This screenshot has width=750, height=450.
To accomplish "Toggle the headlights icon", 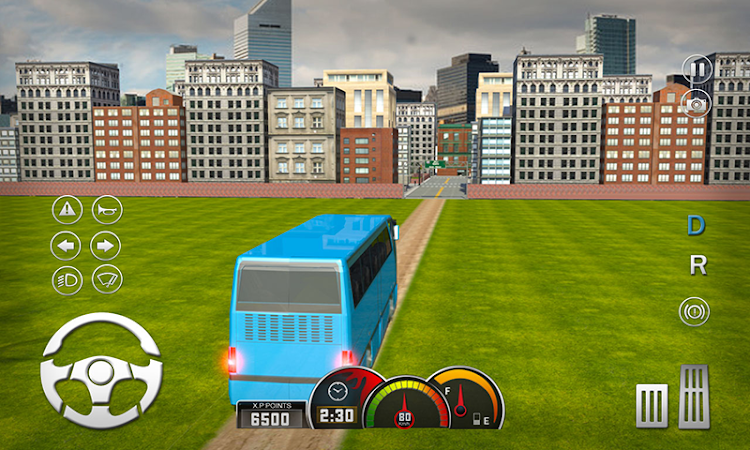I will [x=67, y=280].
